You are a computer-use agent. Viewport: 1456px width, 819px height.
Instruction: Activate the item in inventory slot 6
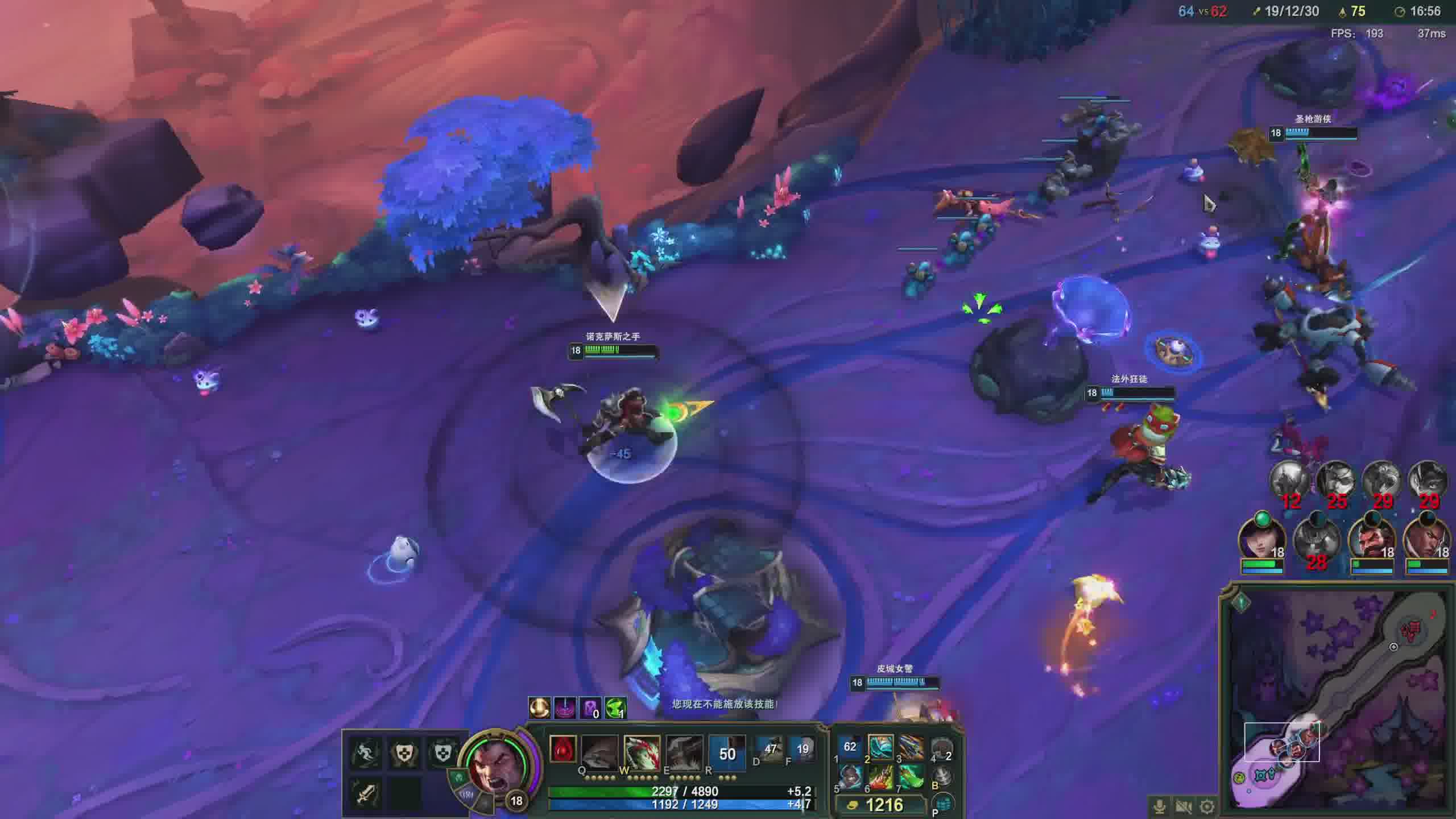coord(881,776)
